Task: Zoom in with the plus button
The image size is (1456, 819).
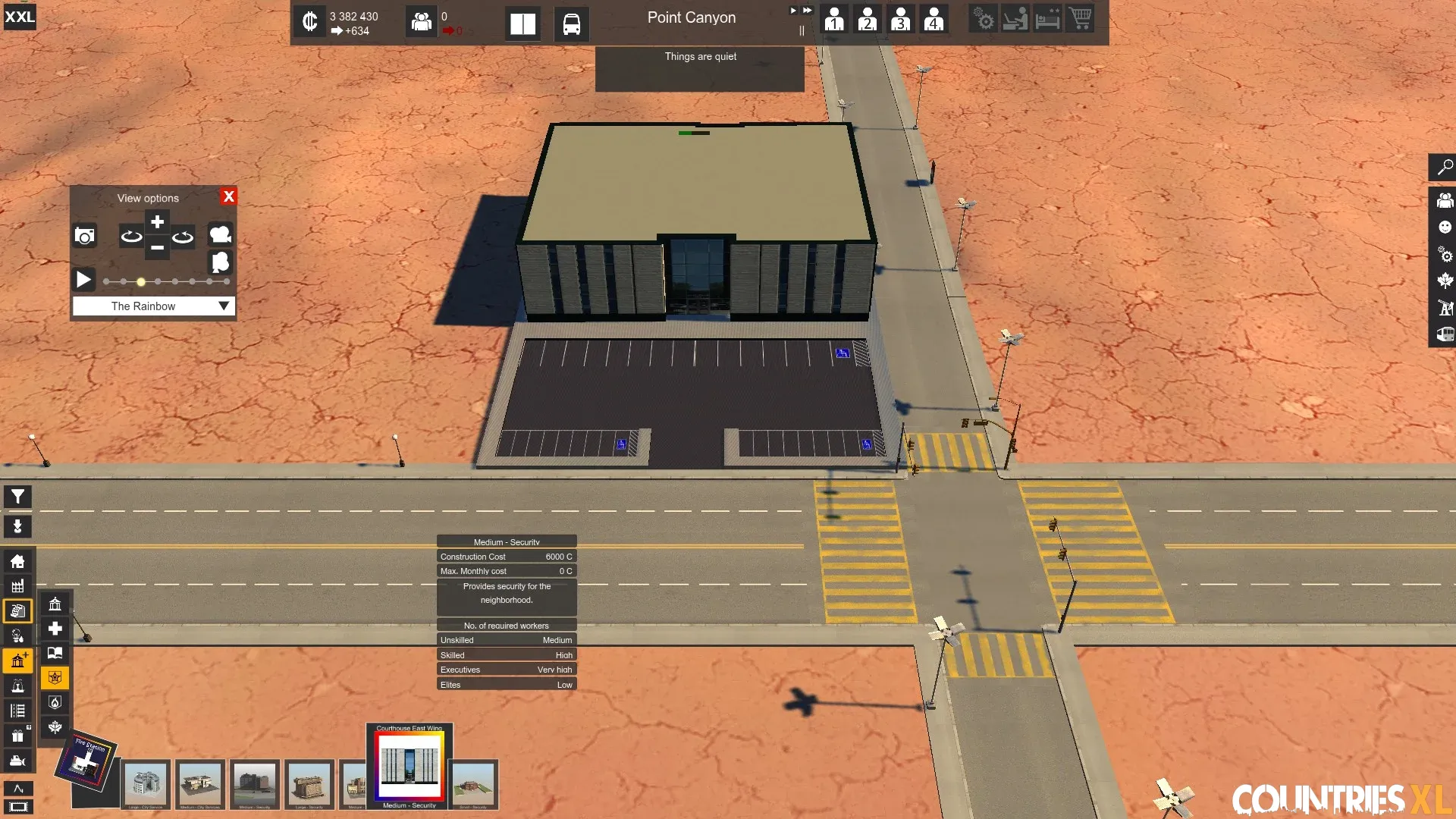Action: (157, 222)
